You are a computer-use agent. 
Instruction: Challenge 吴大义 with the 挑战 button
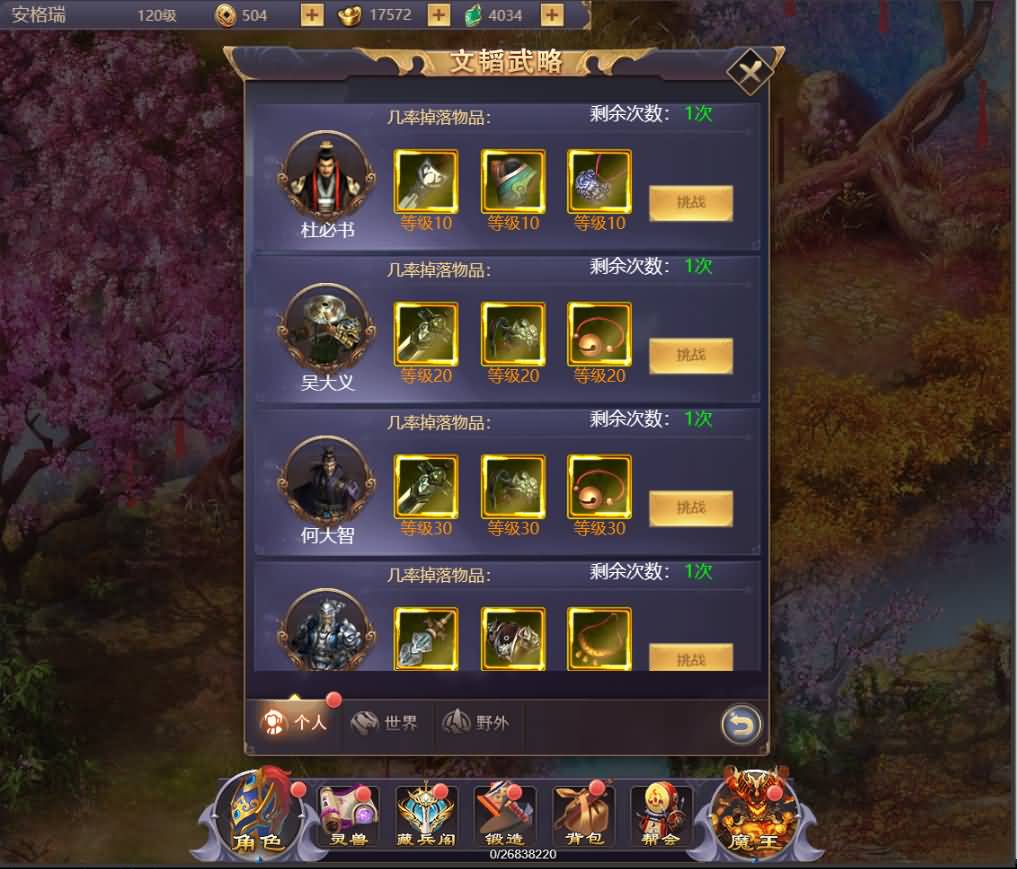pyautogui.click(x=690, y=356)
